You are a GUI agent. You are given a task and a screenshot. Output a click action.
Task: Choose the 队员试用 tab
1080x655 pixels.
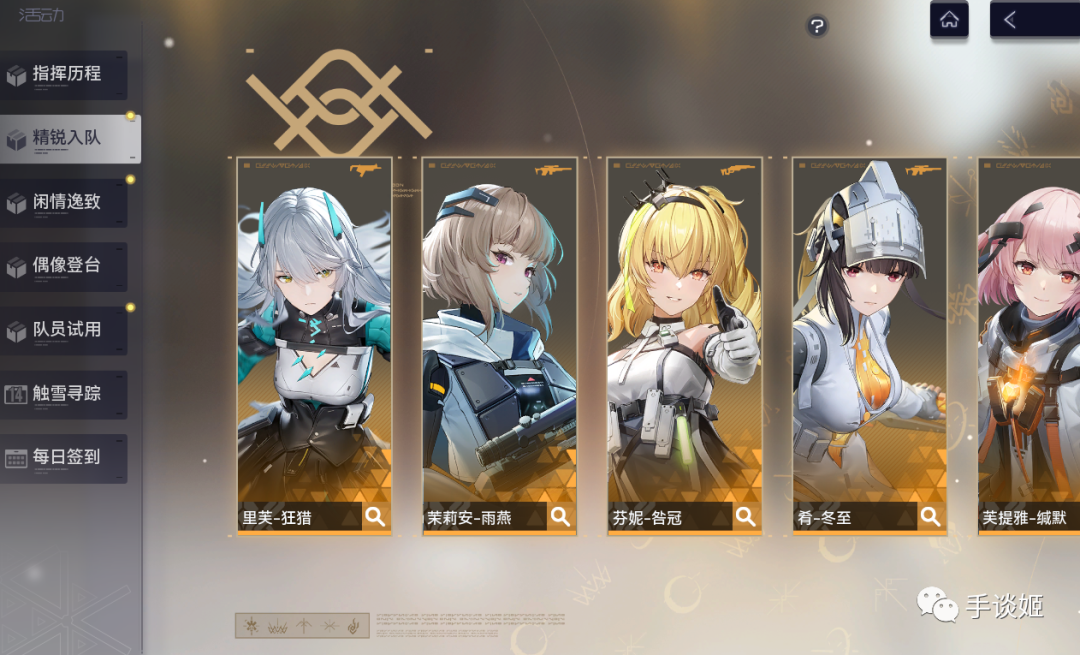(65, 330)
